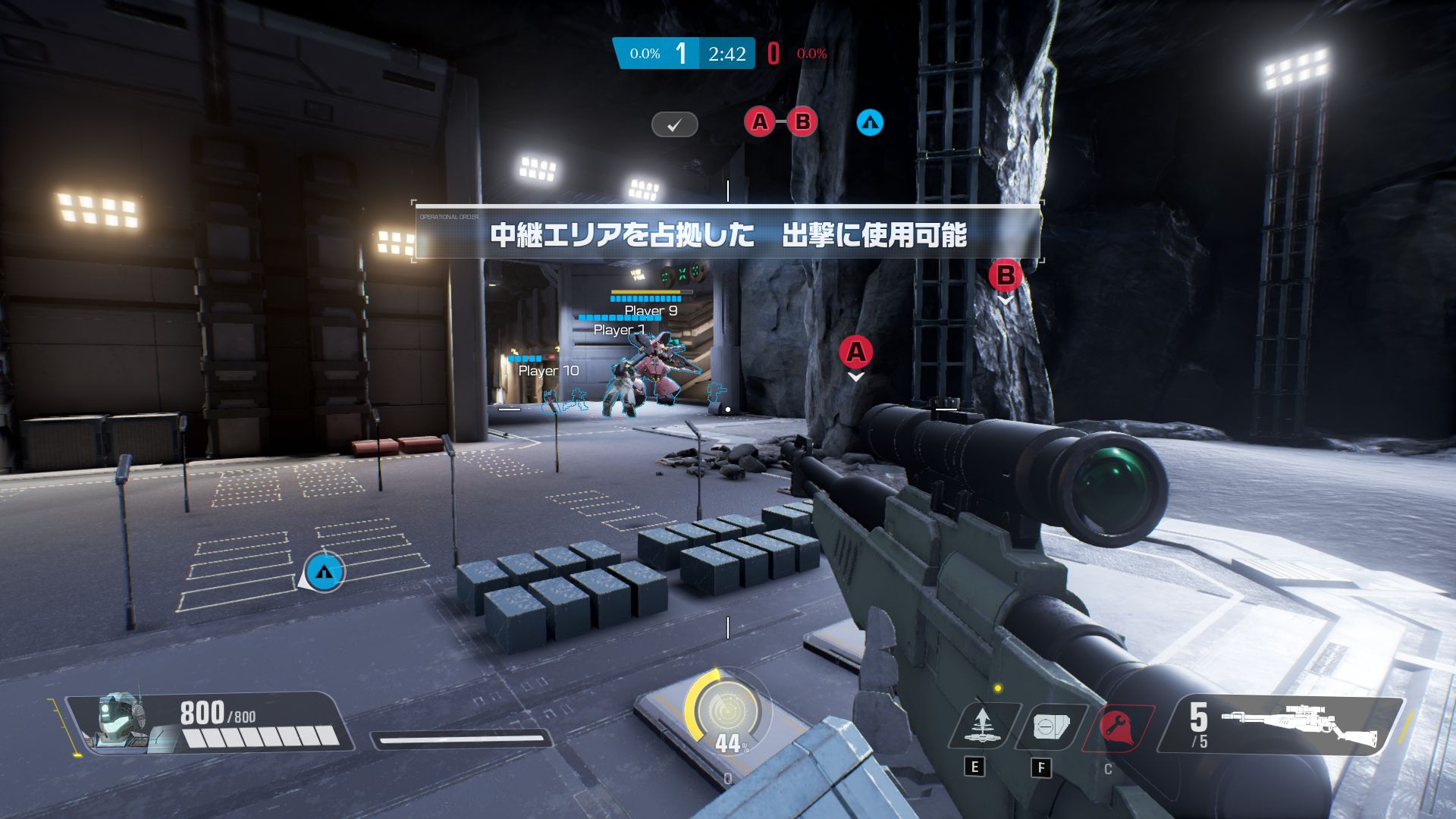Select objective A linked to B in tracker
Image resolution: width=1456 pixels, height=819 pixels.
[759, 121]
